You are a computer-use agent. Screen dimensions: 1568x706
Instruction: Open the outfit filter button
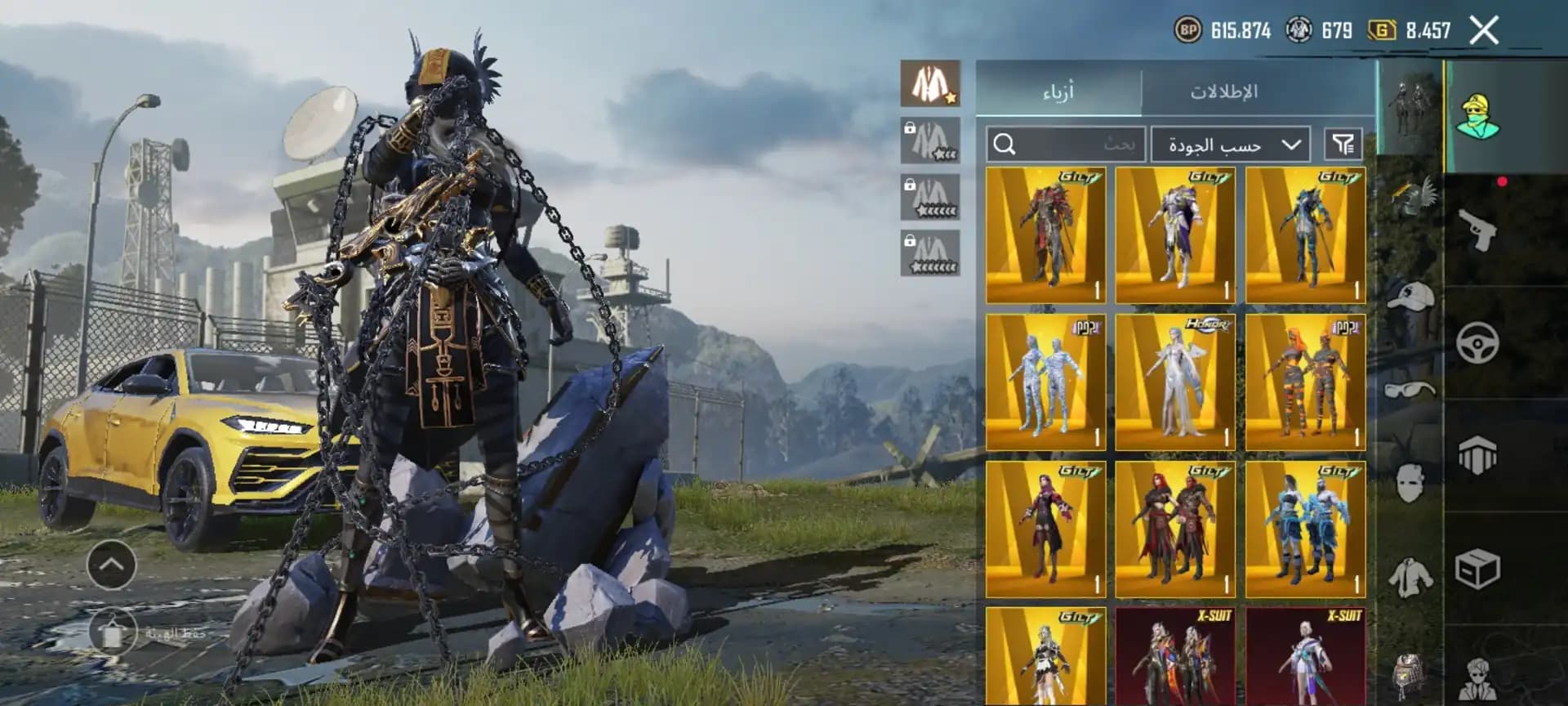[x=1343, y=145]
